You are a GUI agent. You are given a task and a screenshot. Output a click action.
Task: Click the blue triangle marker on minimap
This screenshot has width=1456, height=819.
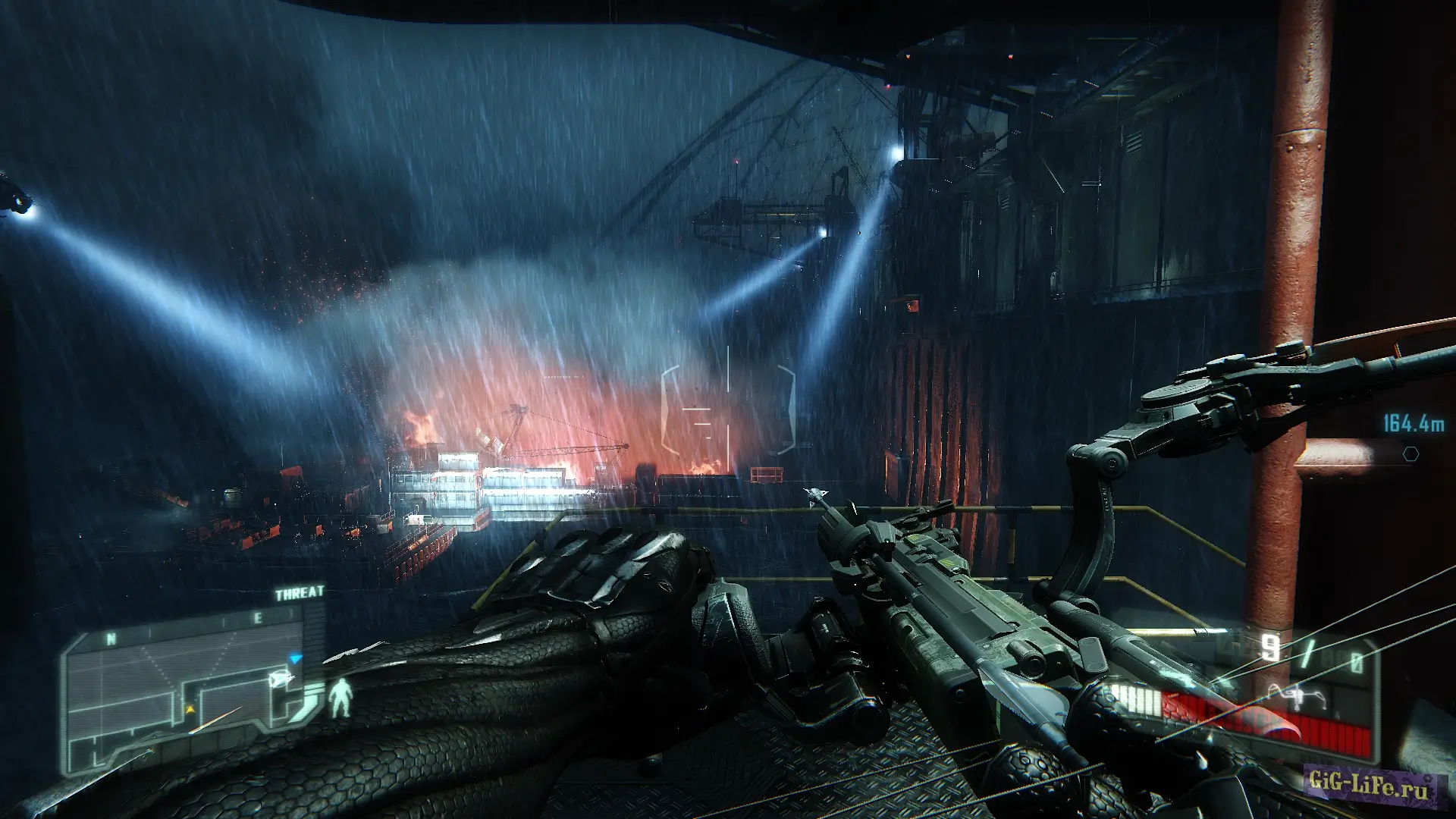click(297, 658)
